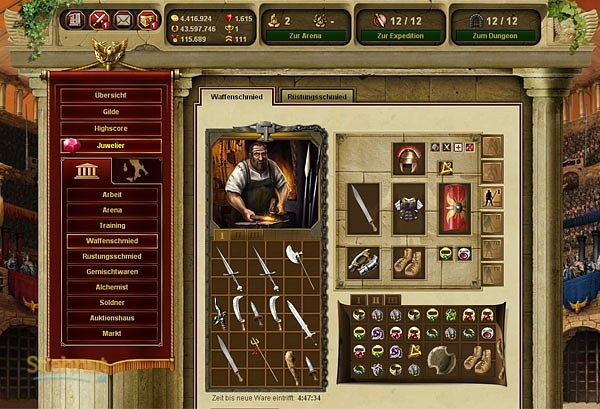This screenshot has height=409, width=600.
Task: Select the equipped helmet slot
Action: [x=408, y=158]
